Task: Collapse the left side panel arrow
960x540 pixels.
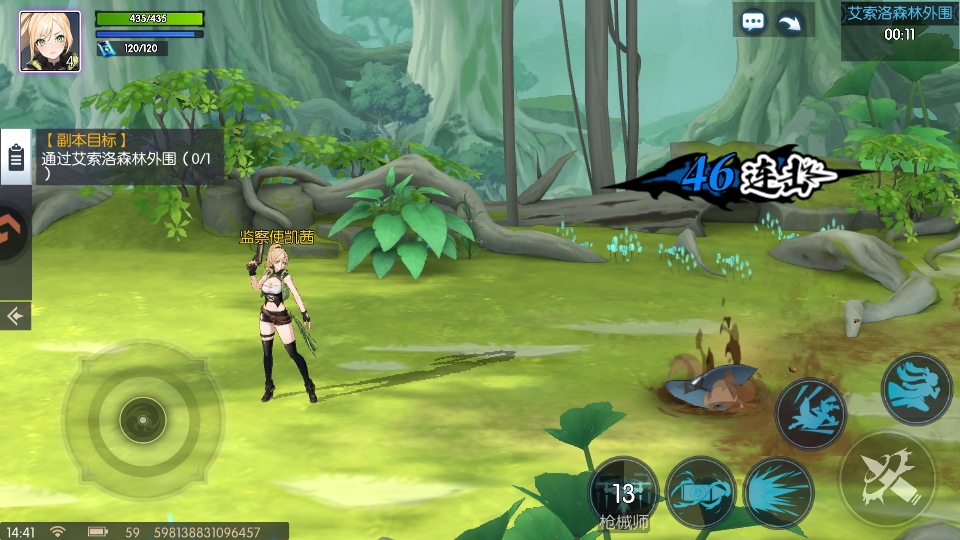Action: 15,316
